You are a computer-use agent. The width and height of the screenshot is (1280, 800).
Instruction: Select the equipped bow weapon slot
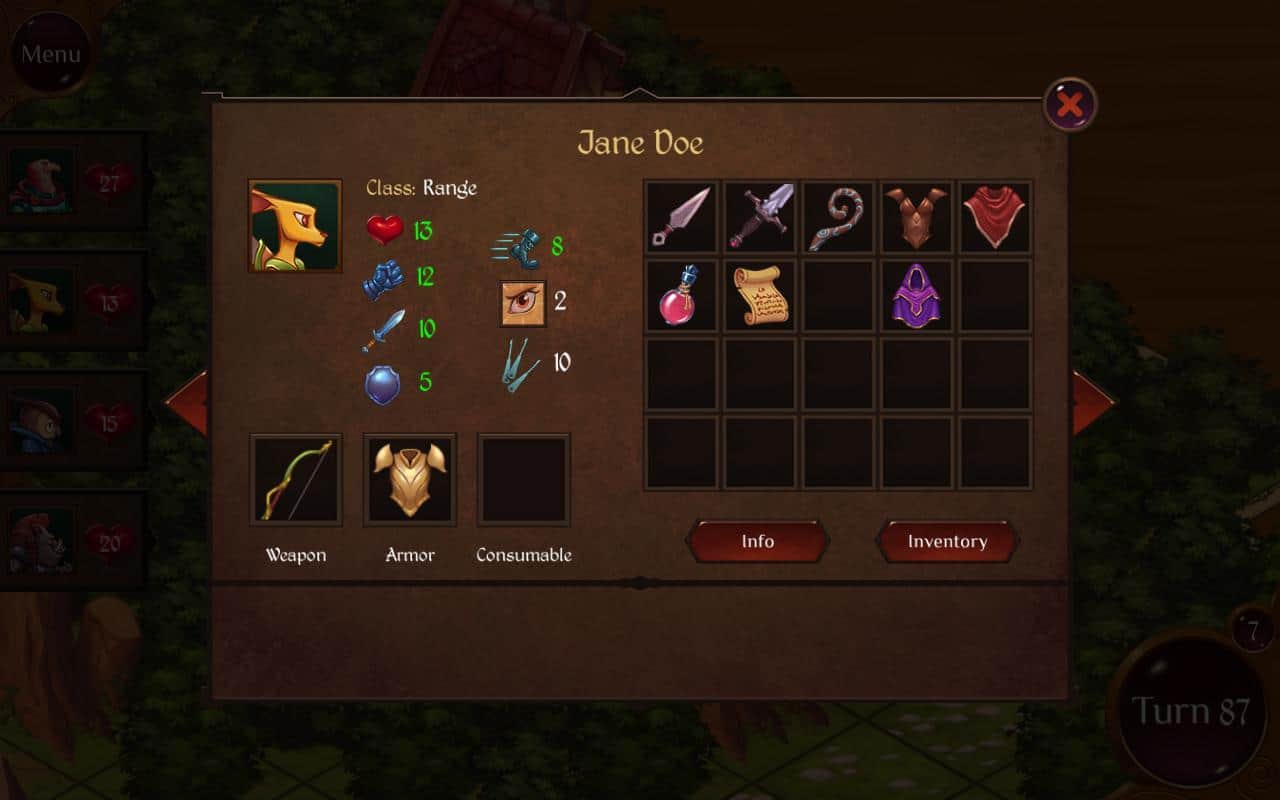(x=296, y=480)
